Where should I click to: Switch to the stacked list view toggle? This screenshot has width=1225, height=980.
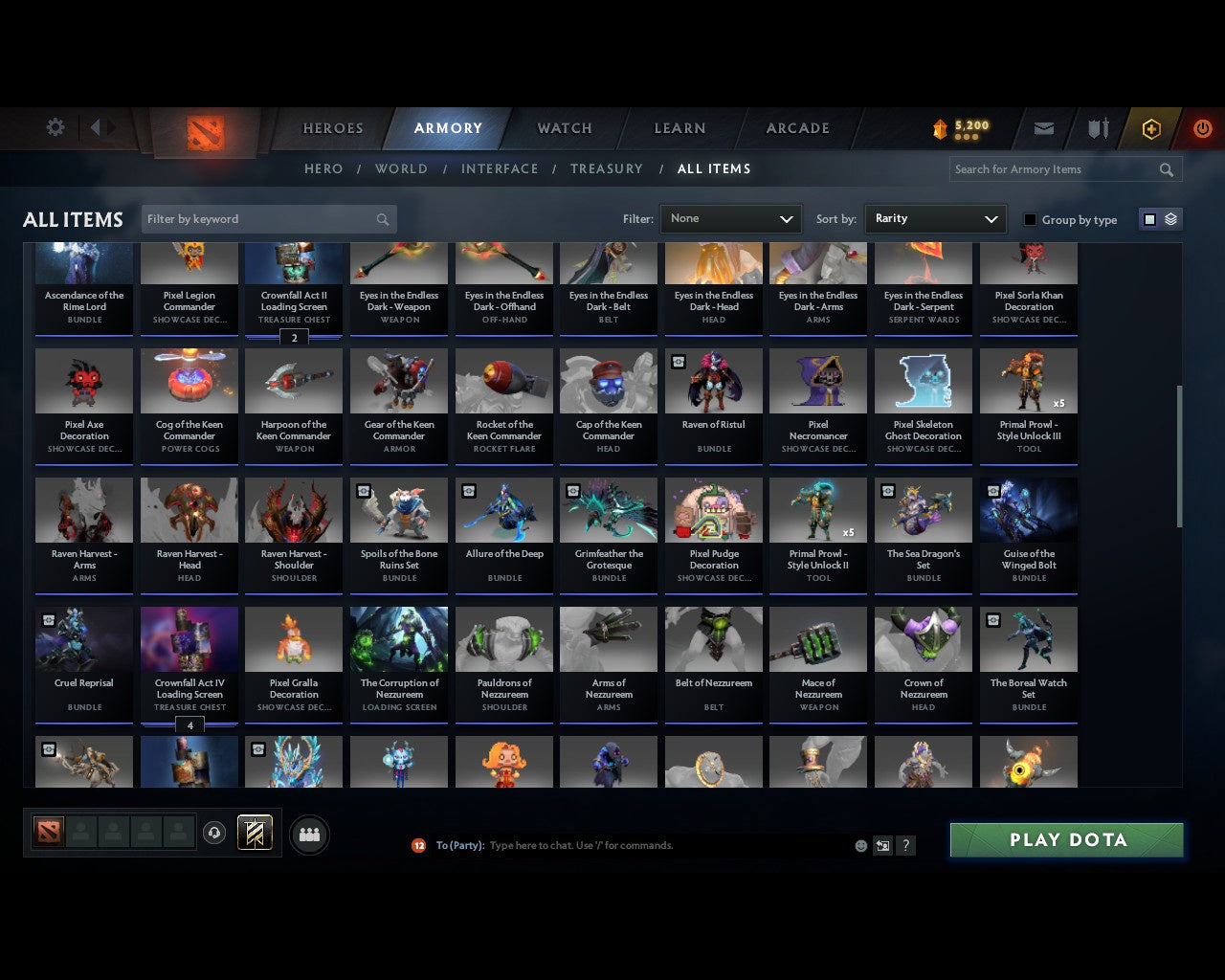tap(1169, 218)
